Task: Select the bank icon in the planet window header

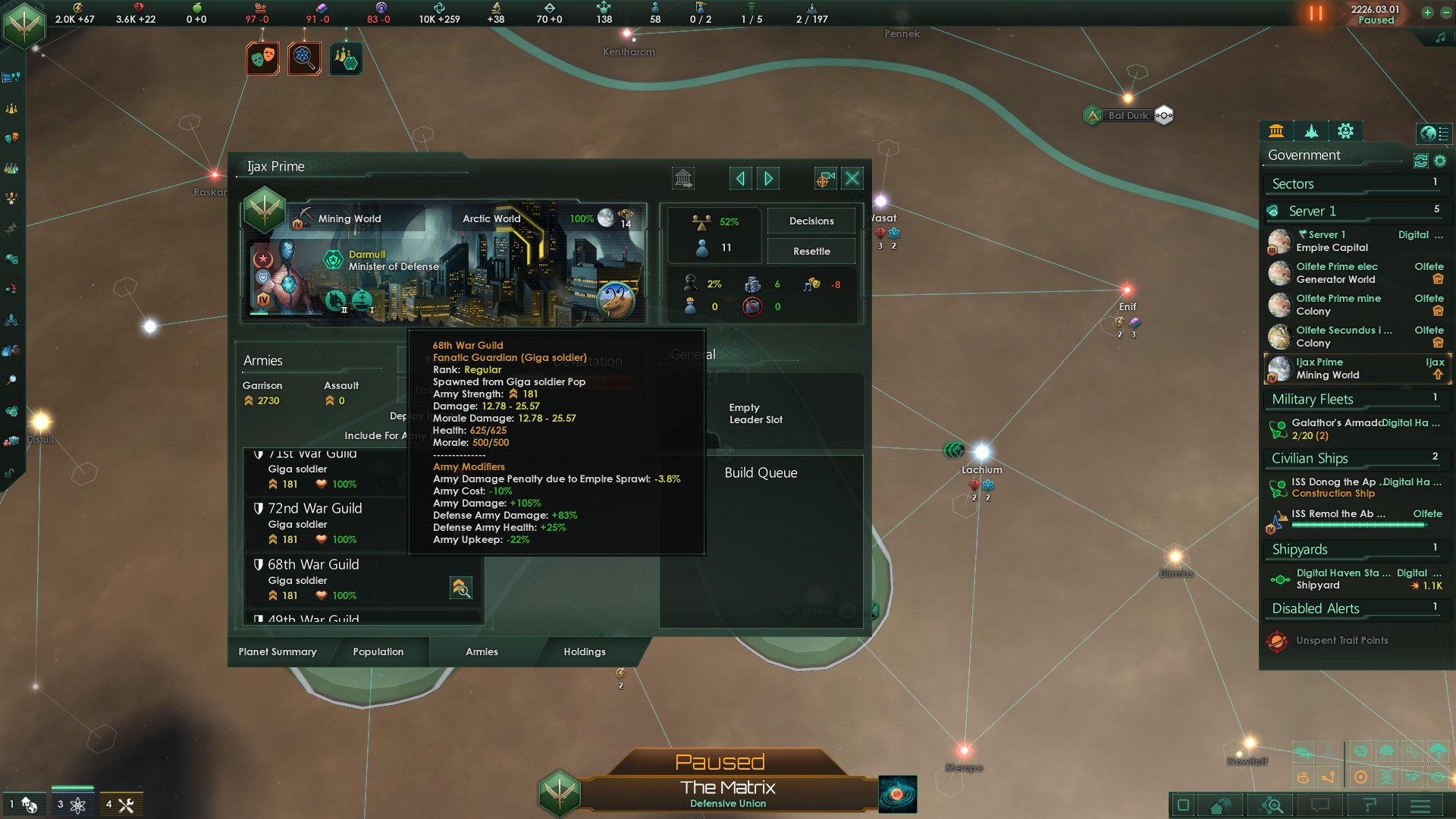Action: tap(682, 177)
